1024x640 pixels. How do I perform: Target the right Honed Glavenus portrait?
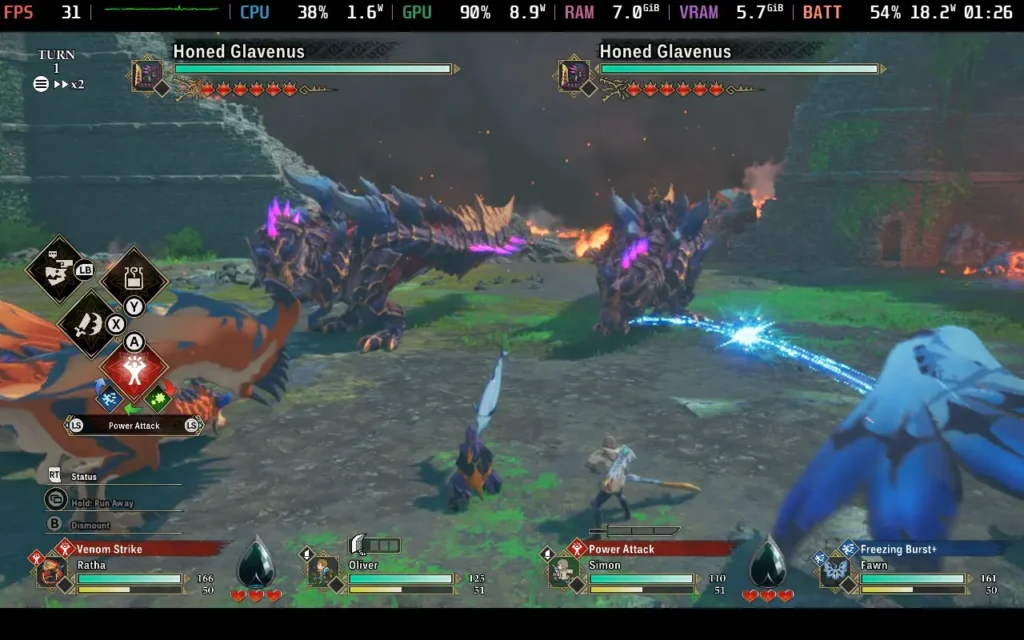(574, 75)
